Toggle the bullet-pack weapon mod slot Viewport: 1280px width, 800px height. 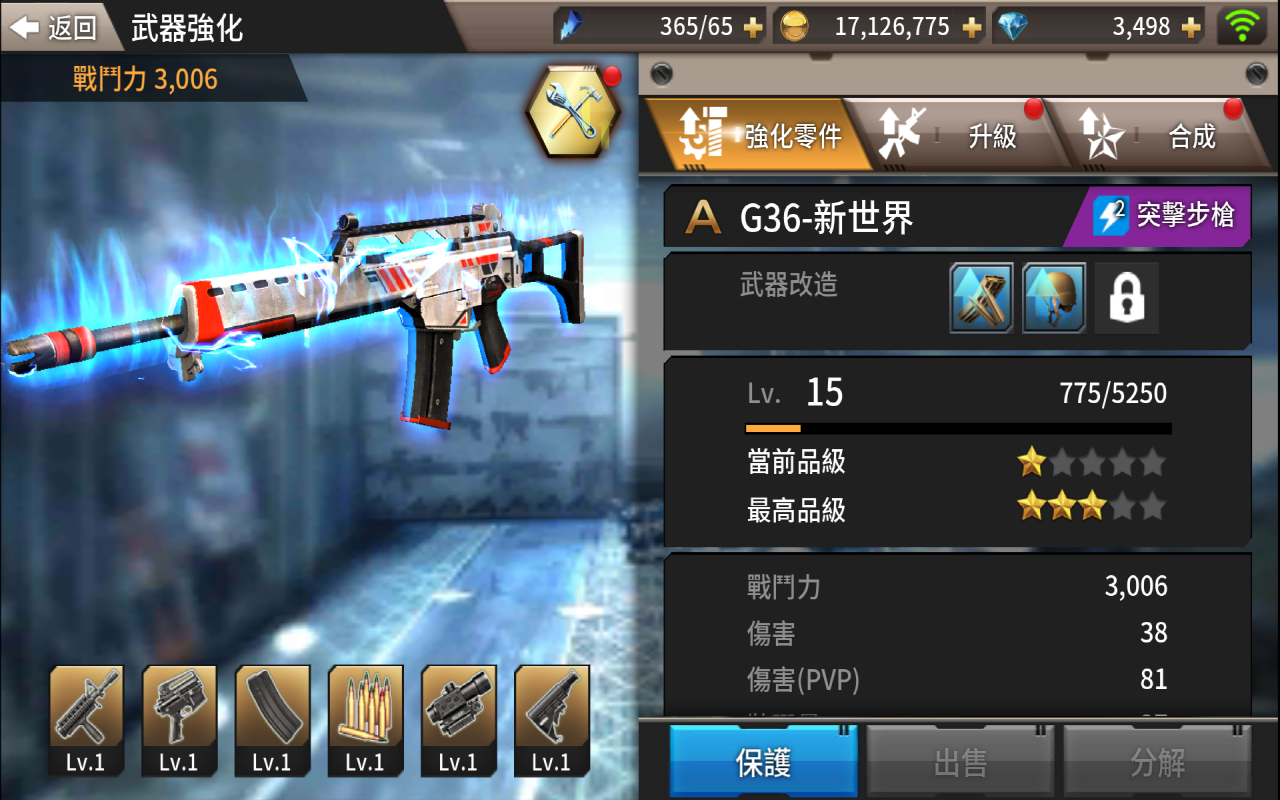pos(980,298)
